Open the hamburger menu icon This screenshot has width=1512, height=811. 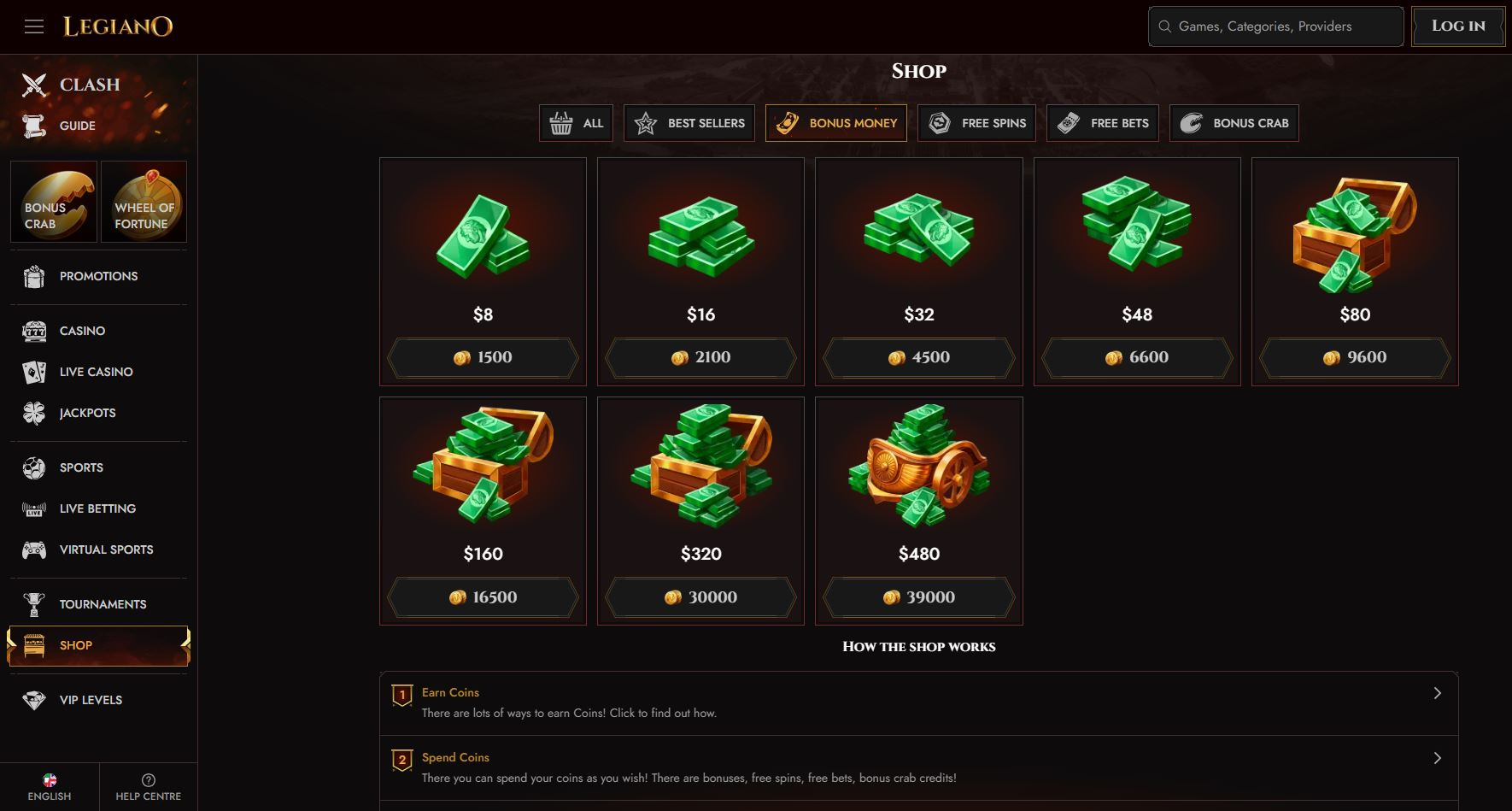[34, 26]
